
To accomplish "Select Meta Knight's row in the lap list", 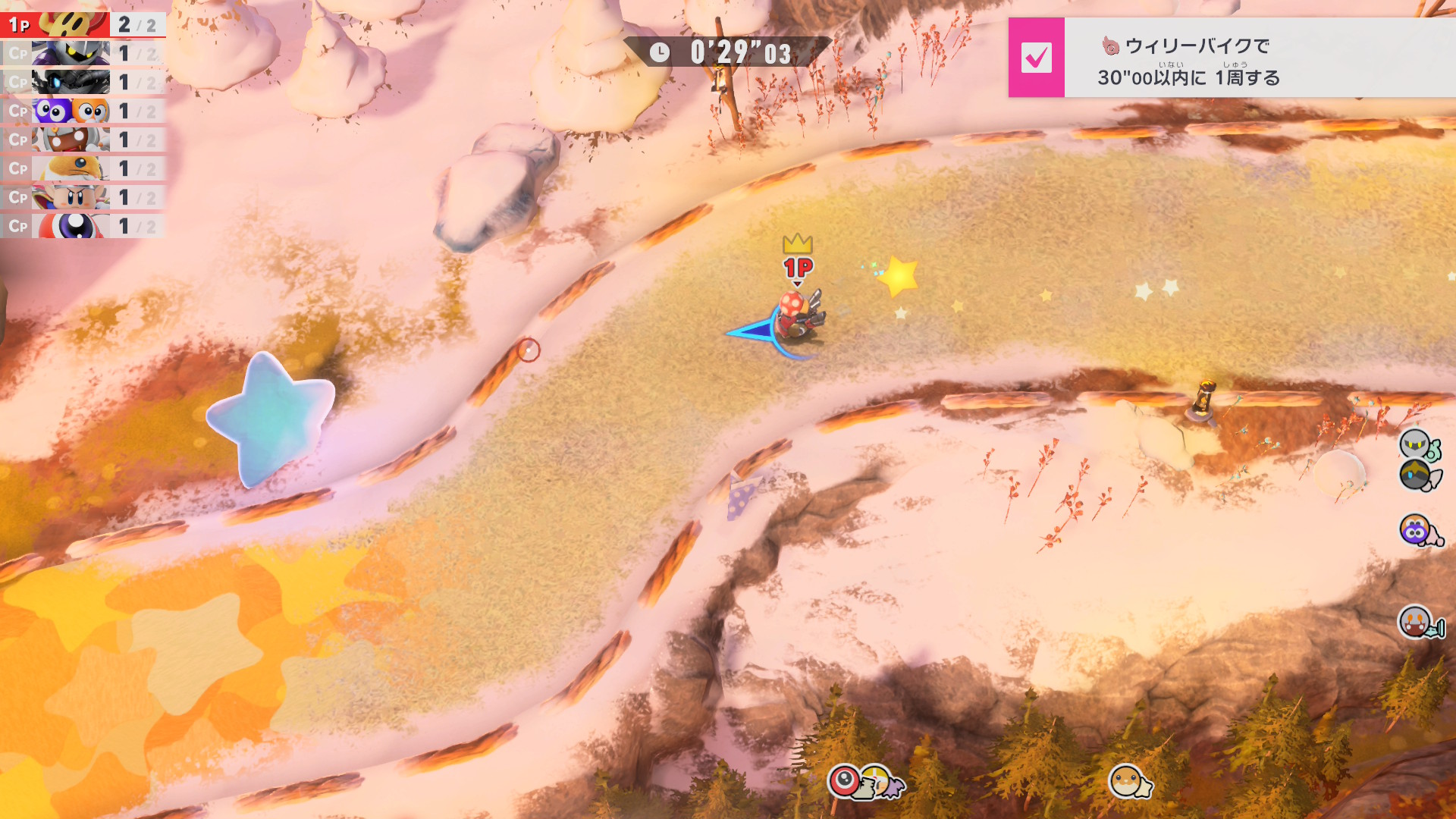I will click(82, 53).
